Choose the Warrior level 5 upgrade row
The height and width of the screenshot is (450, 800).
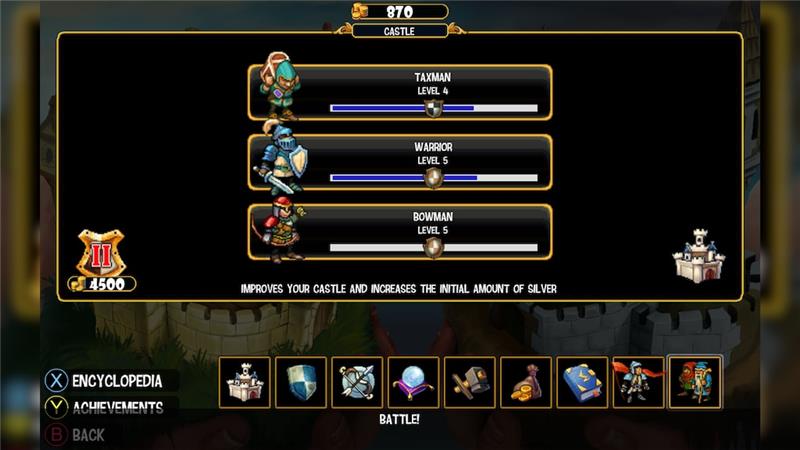(x=400, y=162)
